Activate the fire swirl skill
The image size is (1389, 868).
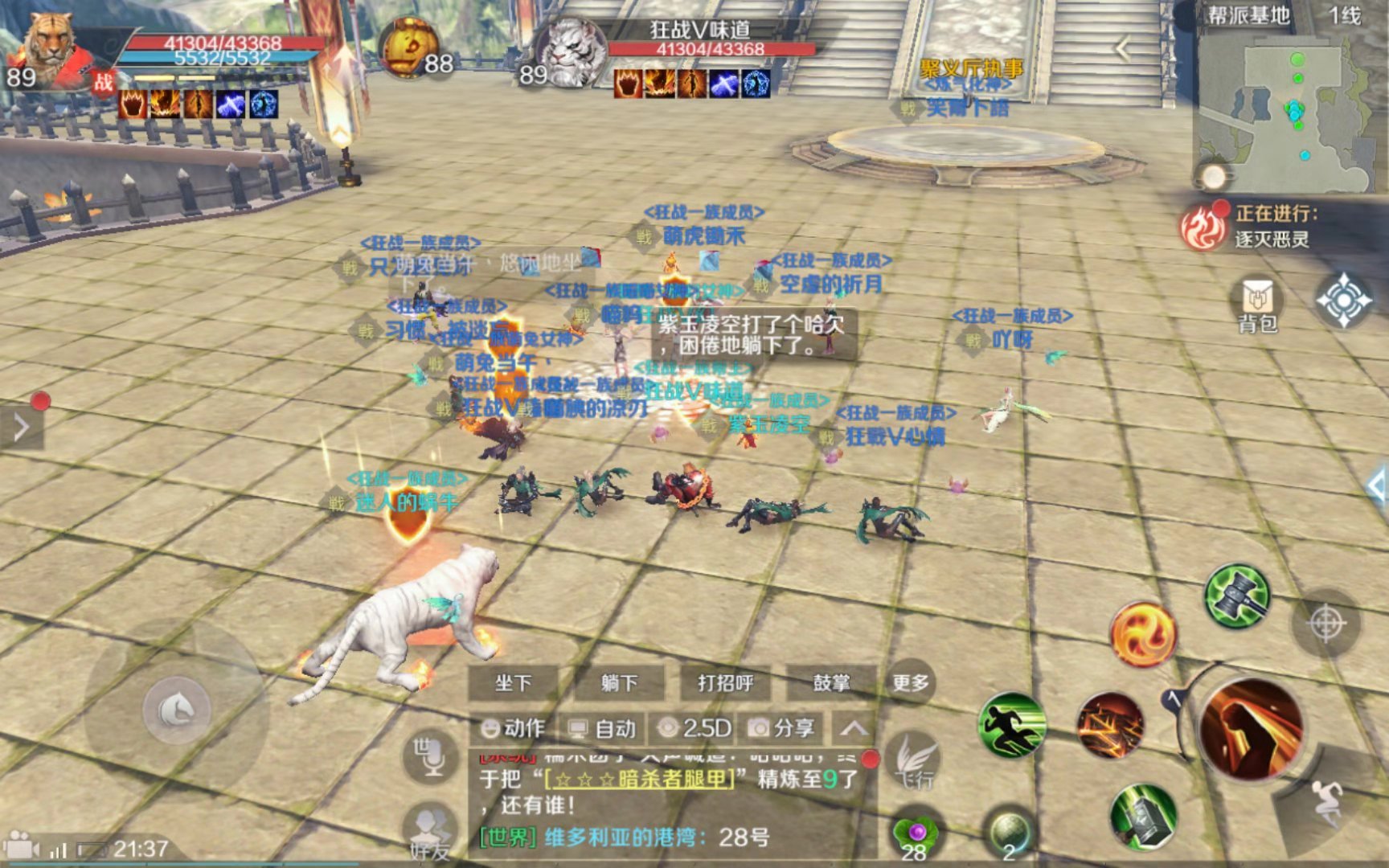[1143, 634]
